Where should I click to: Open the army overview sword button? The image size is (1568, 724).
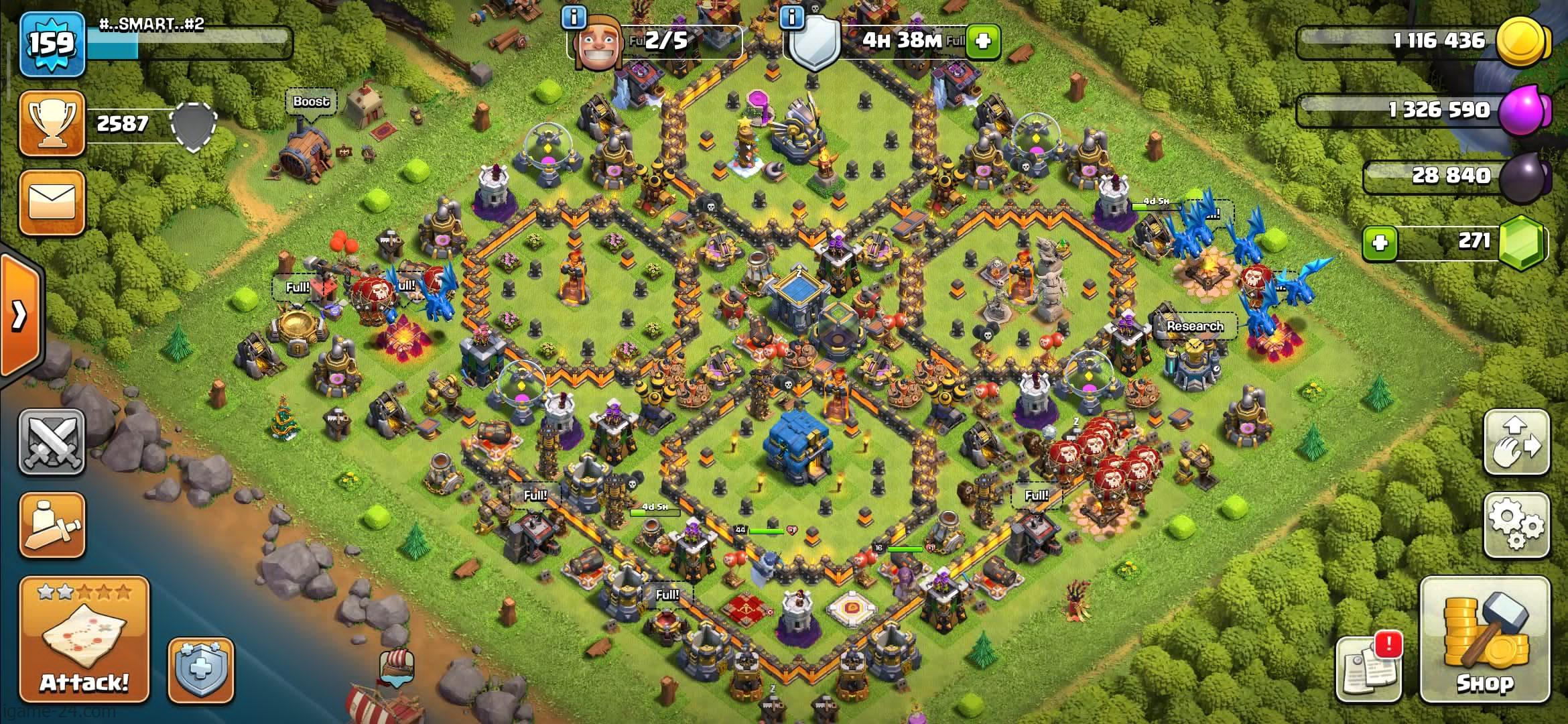(52, 526)
